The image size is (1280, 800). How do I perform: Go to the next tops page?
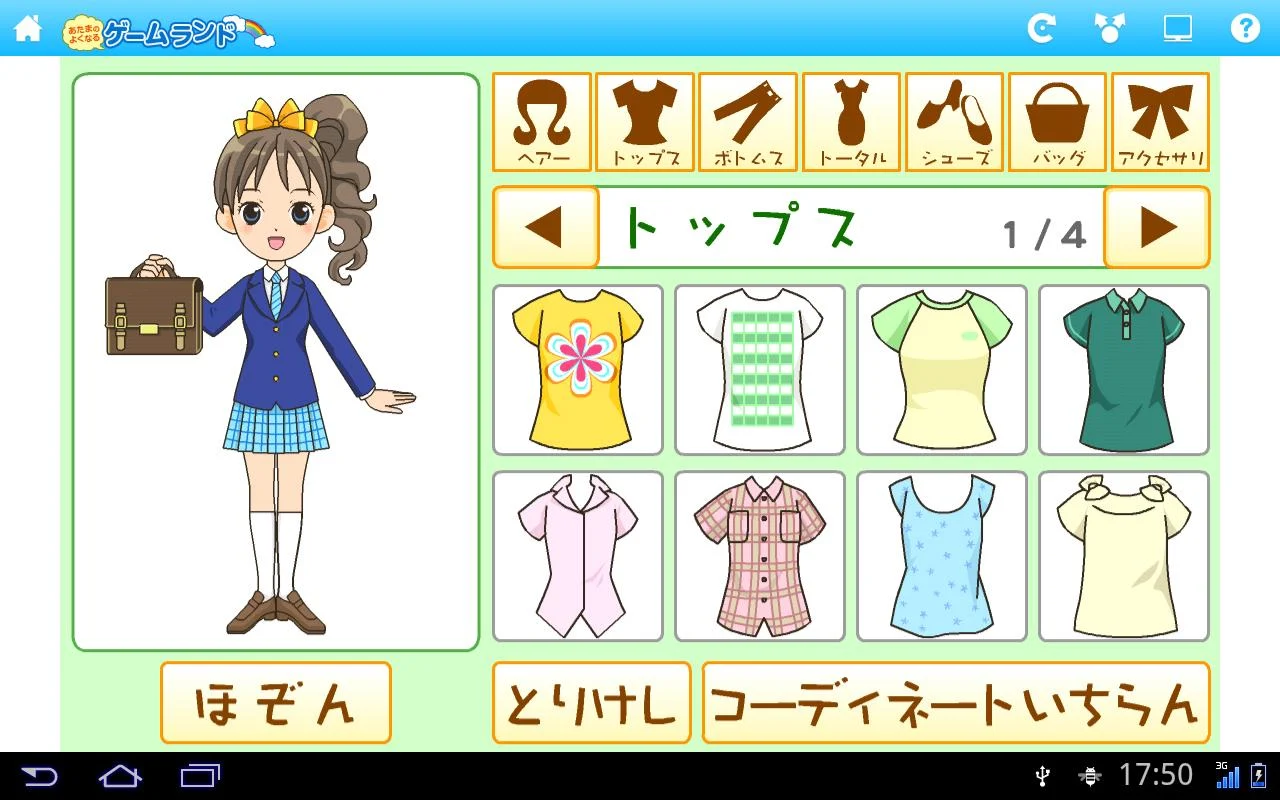1156,227
